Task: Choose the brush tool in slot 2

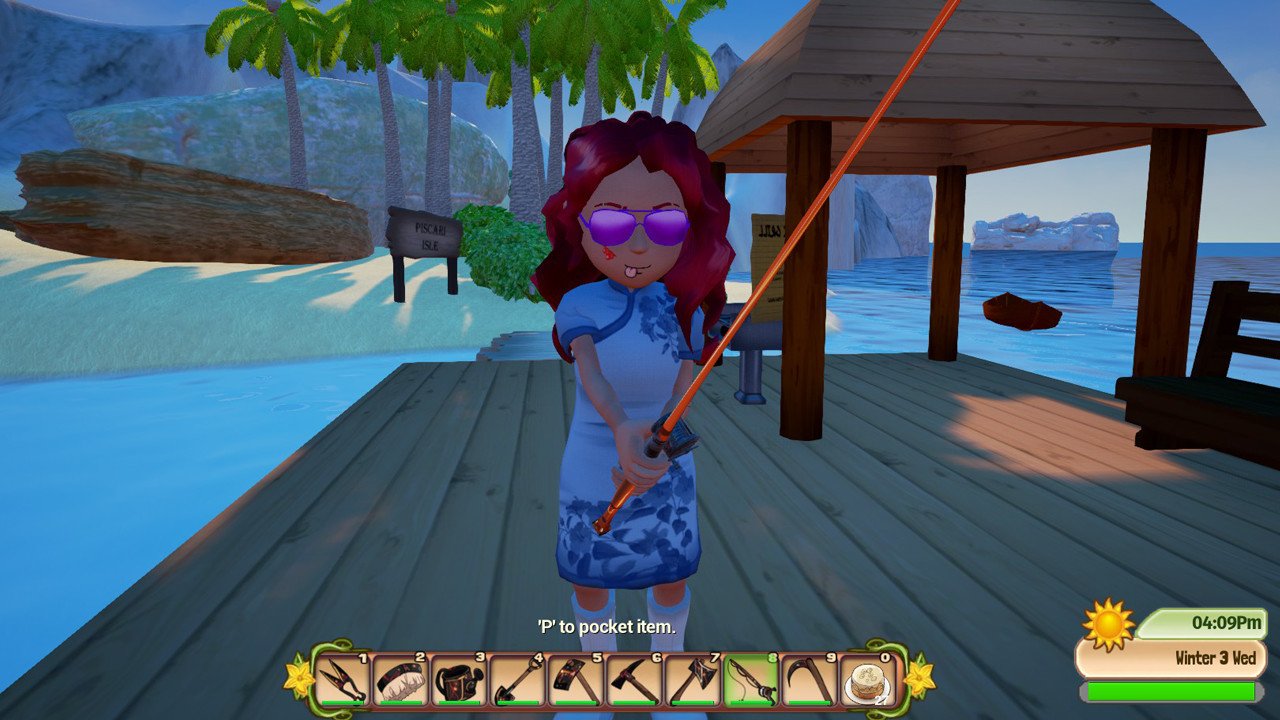Action: [401, 680]
